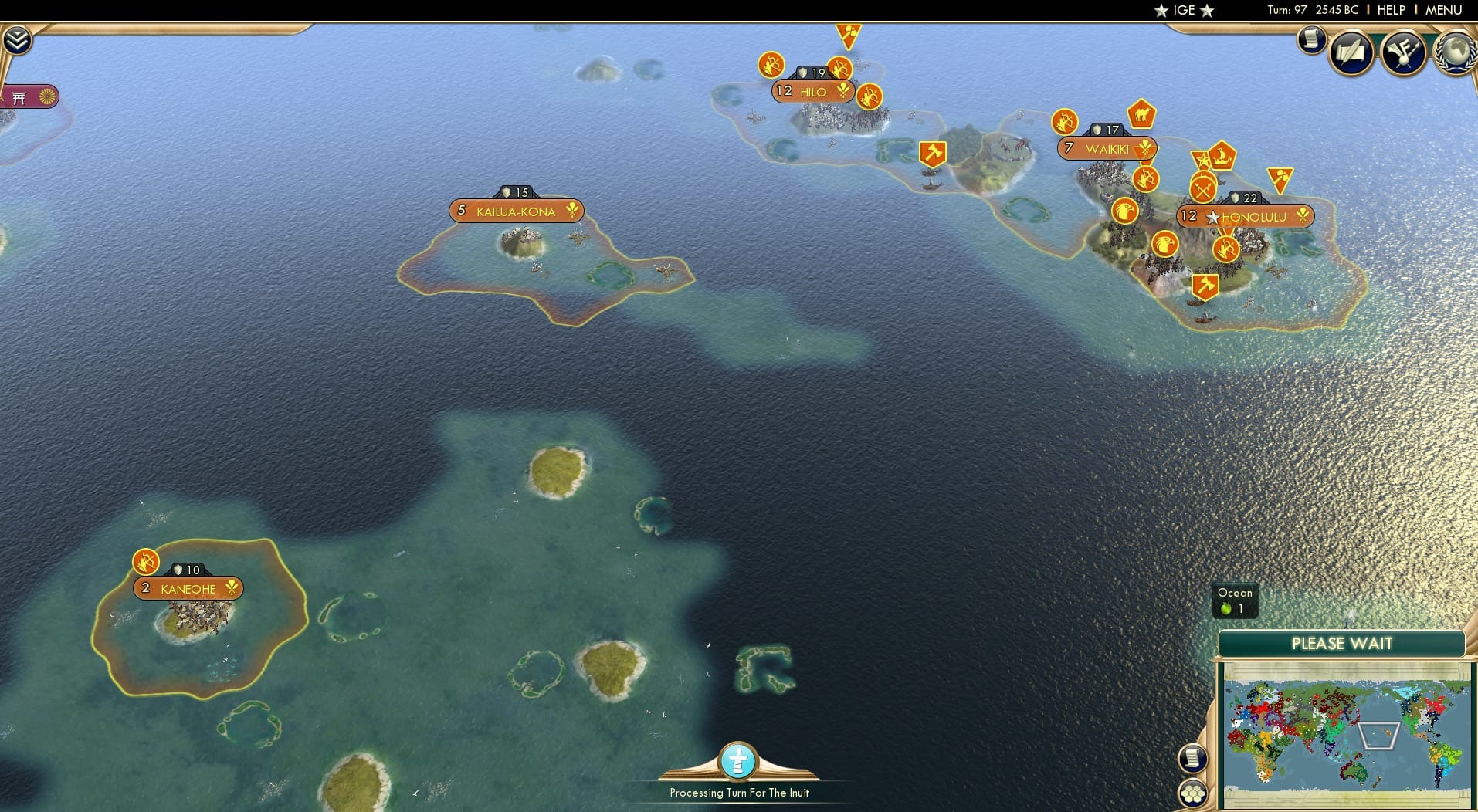The height and width of the screenshot is (812, 1478).
Task: Click the IGE label at top of screen
Action: [1183, 11]
